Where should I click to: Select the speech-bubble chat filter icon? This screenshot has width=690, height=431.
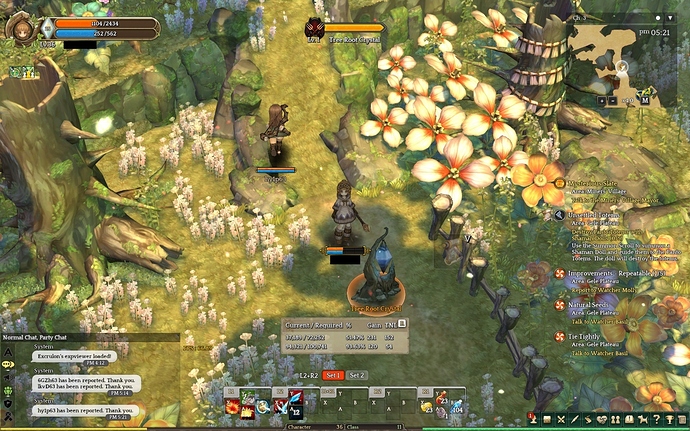(7, 364)
